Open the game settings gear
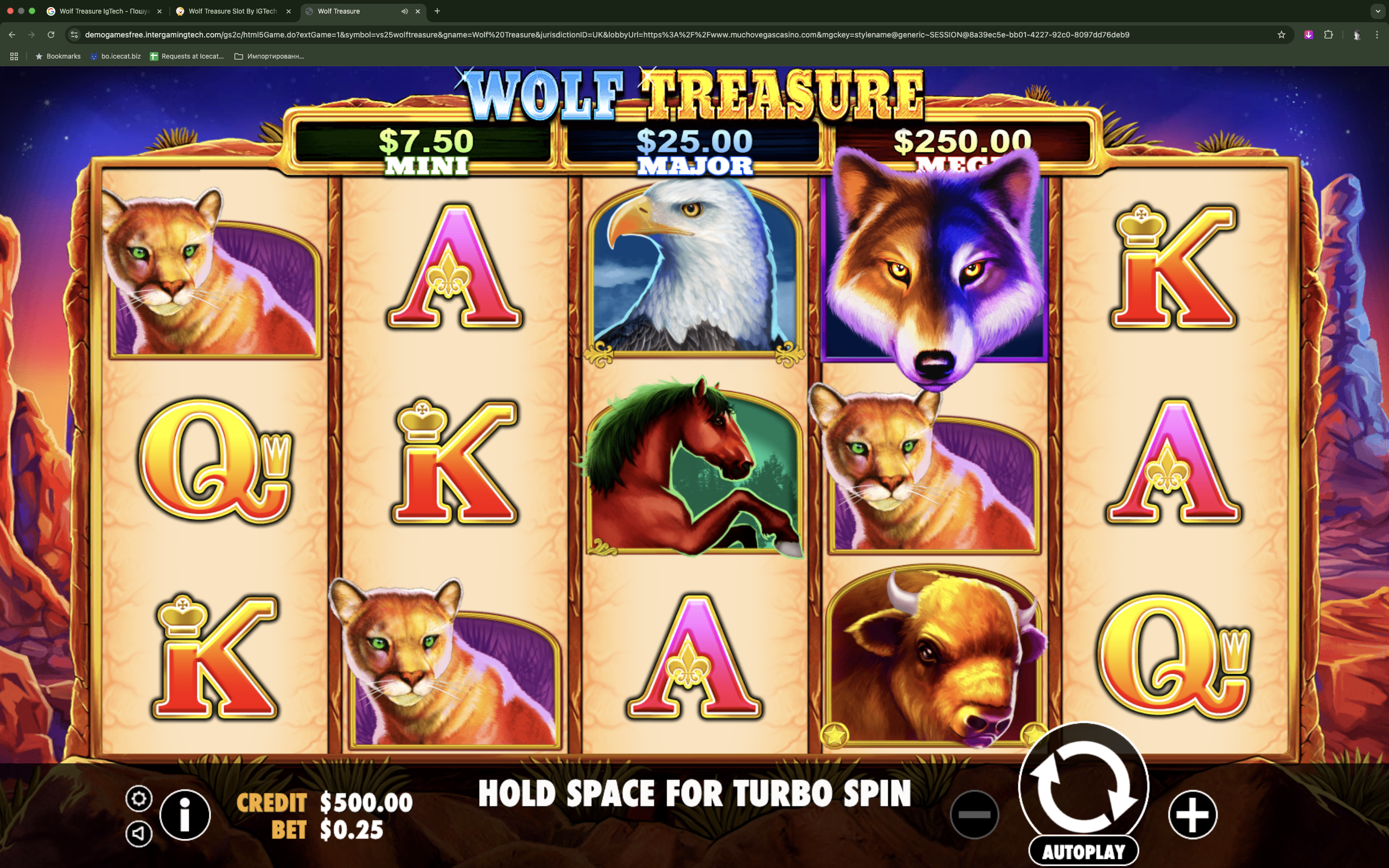 pos(139,798)
